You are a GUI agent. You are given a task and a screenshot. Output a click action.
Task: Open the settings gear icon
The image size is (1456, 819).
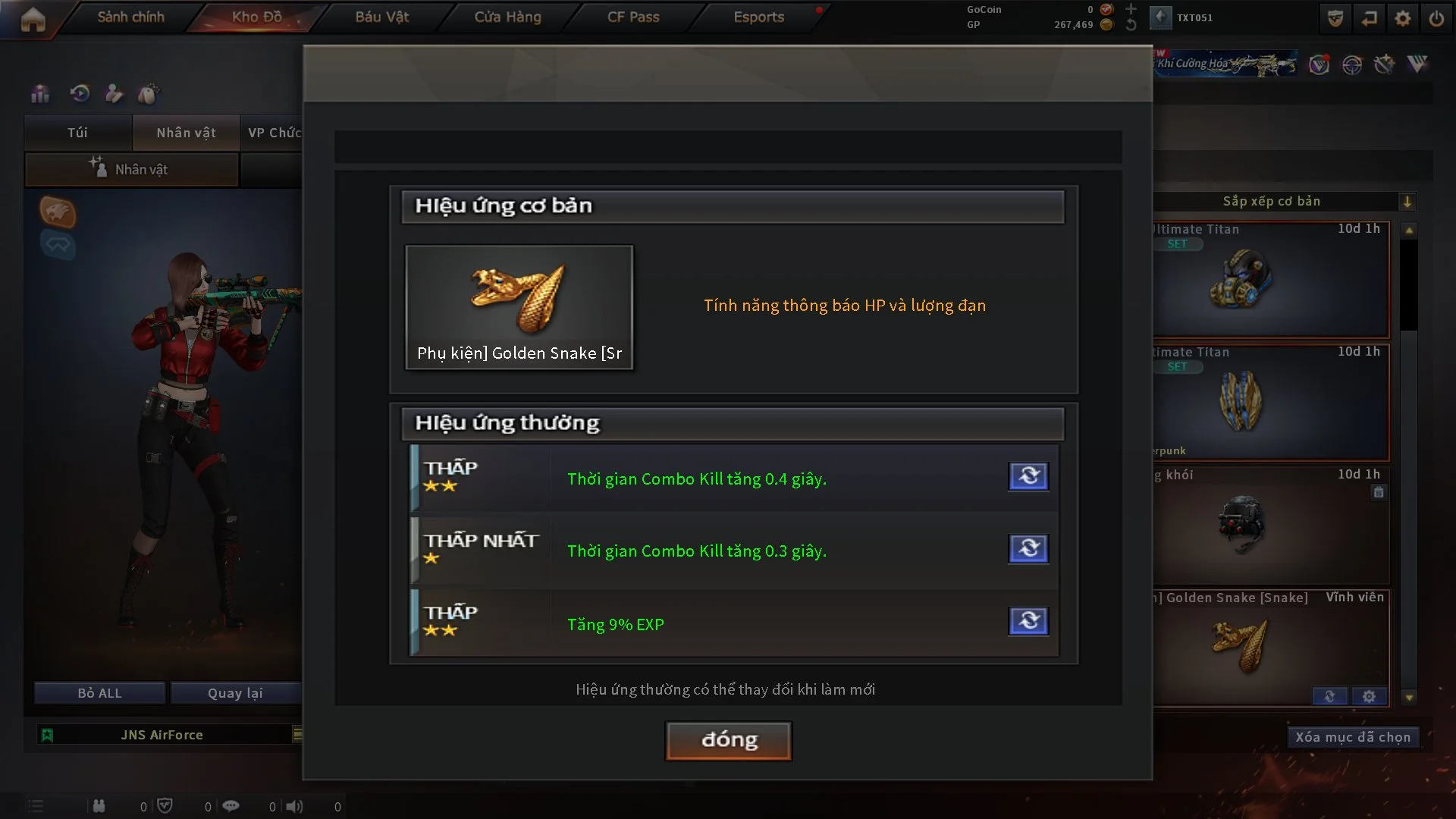[x=1402, y=18]
